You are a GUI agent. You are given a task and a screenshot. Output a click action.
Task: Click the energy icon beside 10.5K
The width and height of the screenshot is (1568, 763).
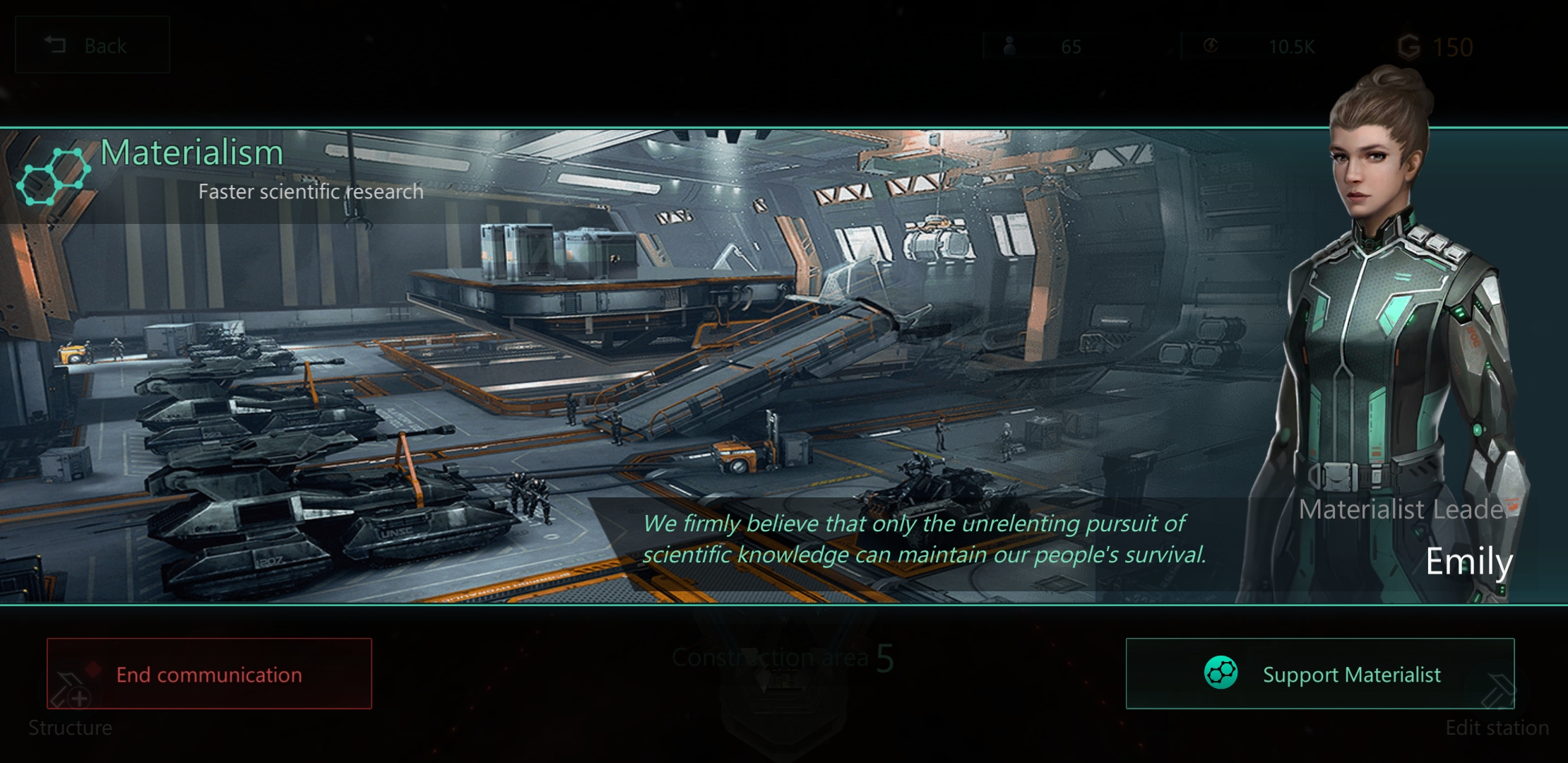[1212, 45]
